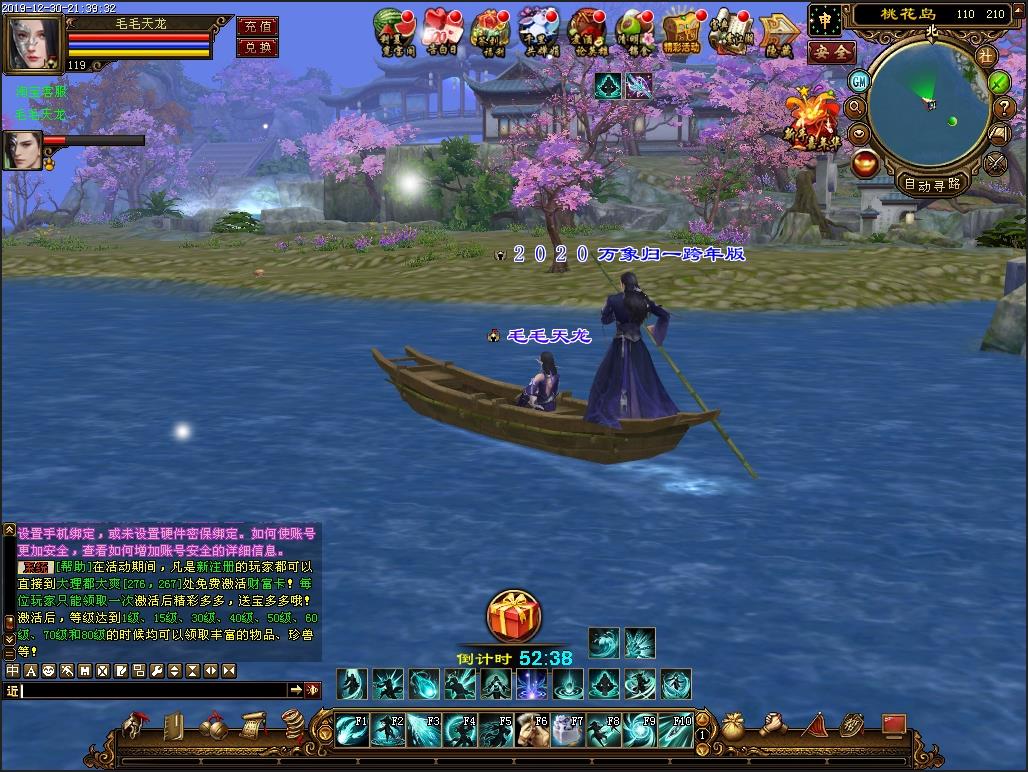Click the 充值 recharge button

click(x=257, y=27)
